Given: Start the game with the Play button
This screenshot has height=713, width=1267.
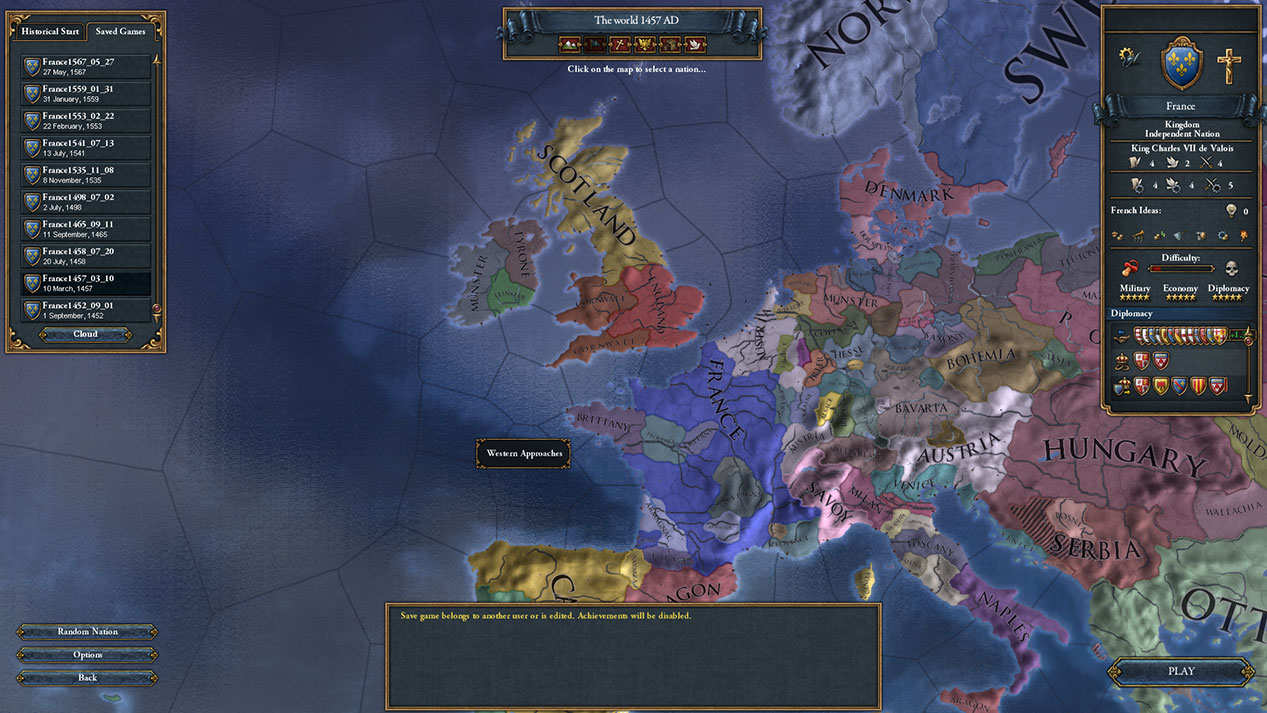Looking at the screenshot, I should pyautogui.click(x=1181, y=671).
